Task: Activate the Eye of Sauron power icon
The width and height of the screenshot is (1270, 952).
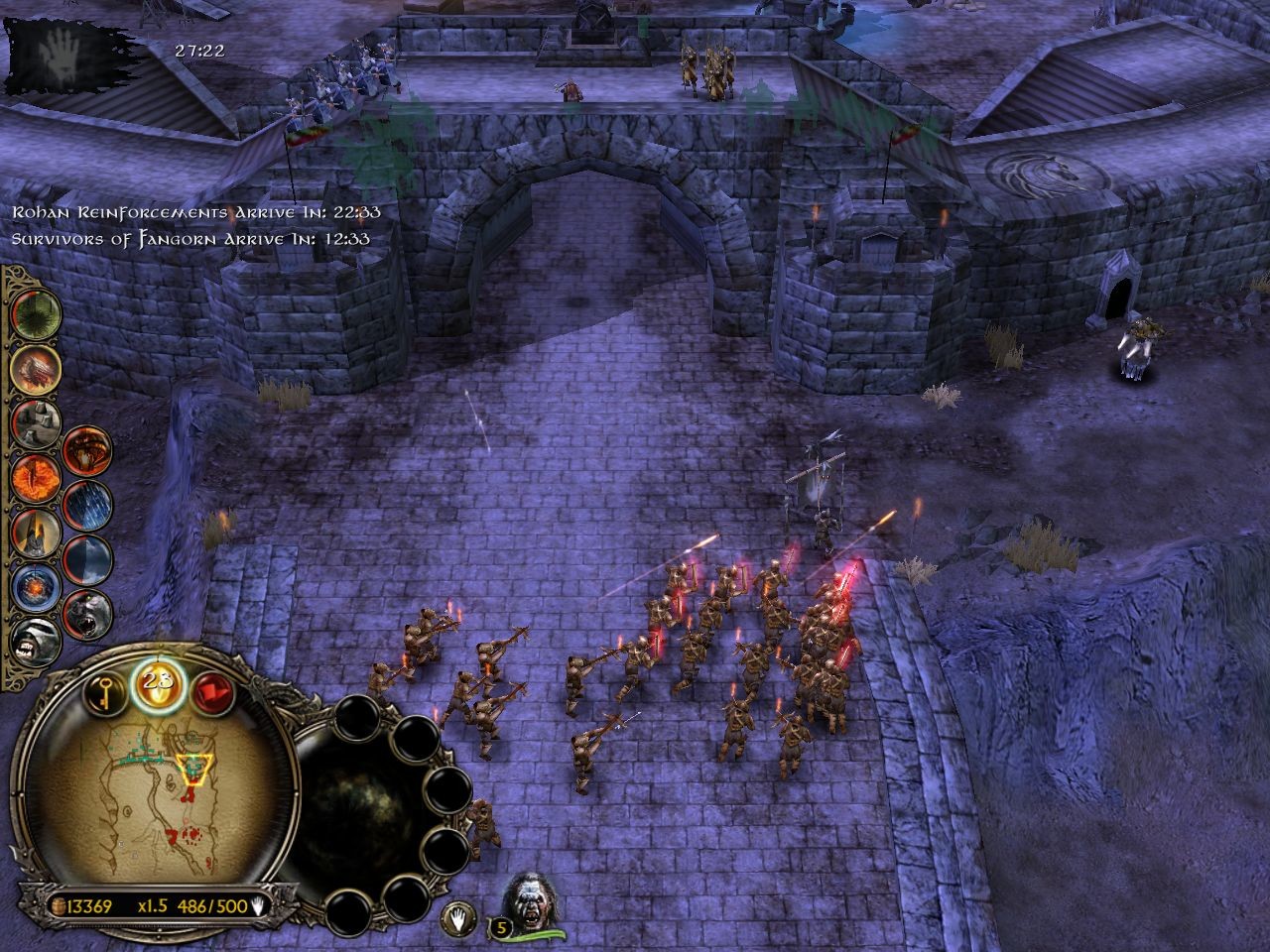Action: click(x=35, y=476)
